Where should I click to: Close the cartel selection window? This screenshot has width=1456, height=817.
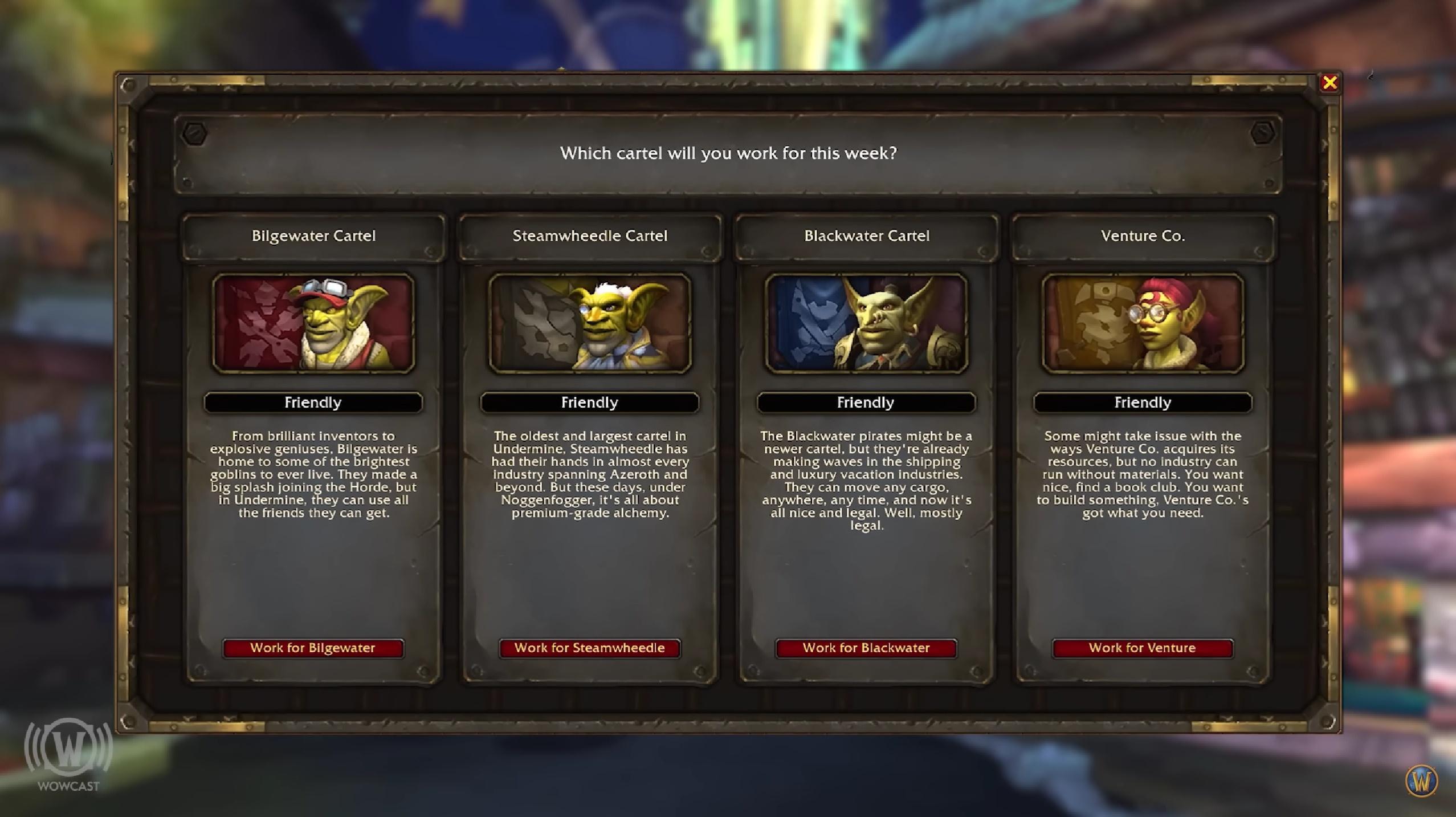point(1329,83)
